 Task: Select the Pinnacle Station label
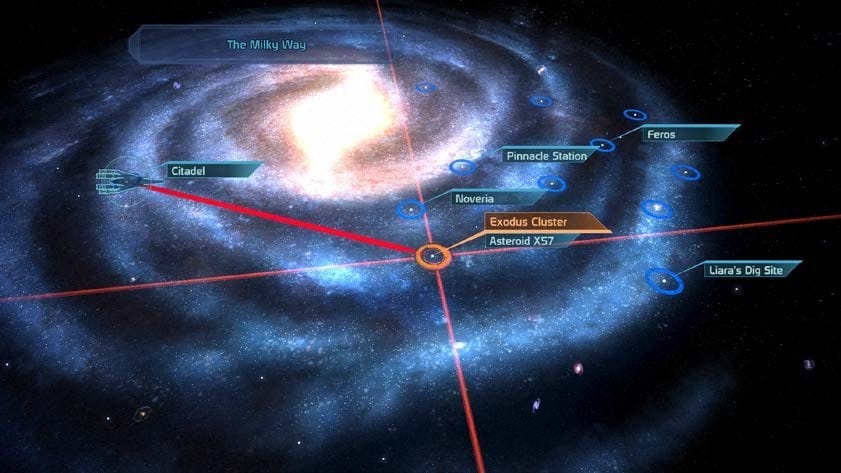pos(545,156)
